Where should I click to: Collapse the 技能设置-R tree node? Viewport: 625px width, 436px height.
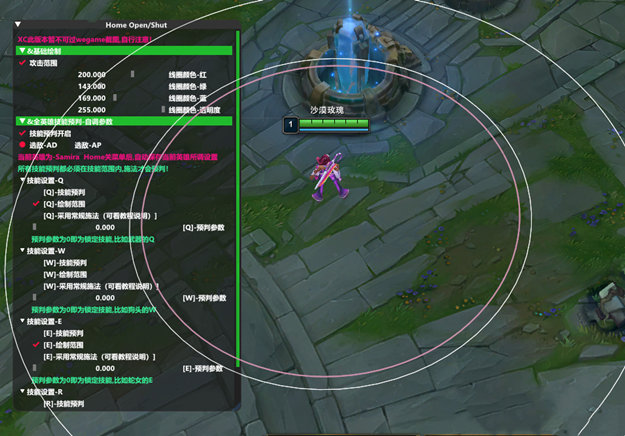pos(23,392)
